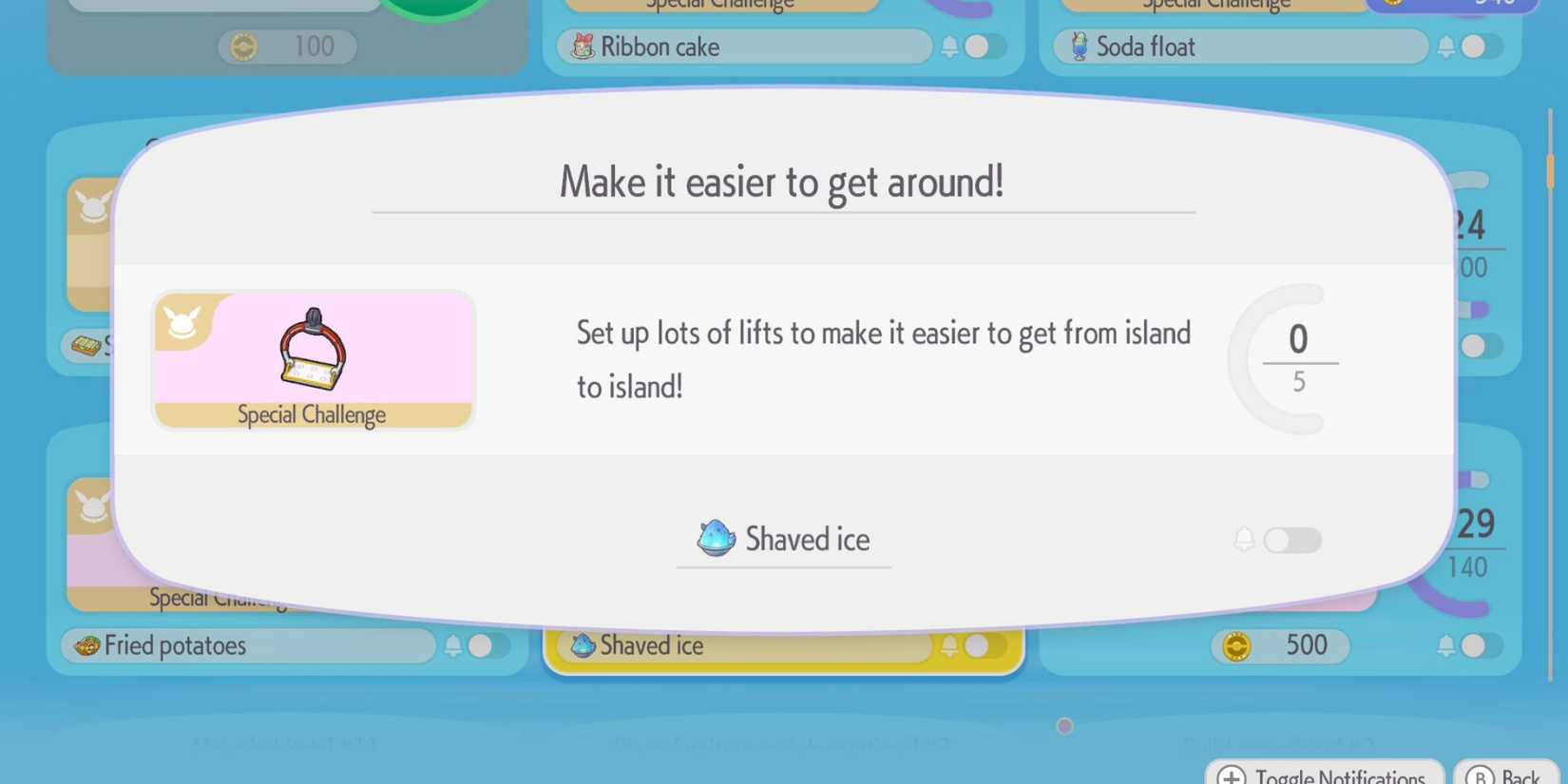
Task: Toggle Fried potatoes notification switch
Action: (x=487, y=646)
